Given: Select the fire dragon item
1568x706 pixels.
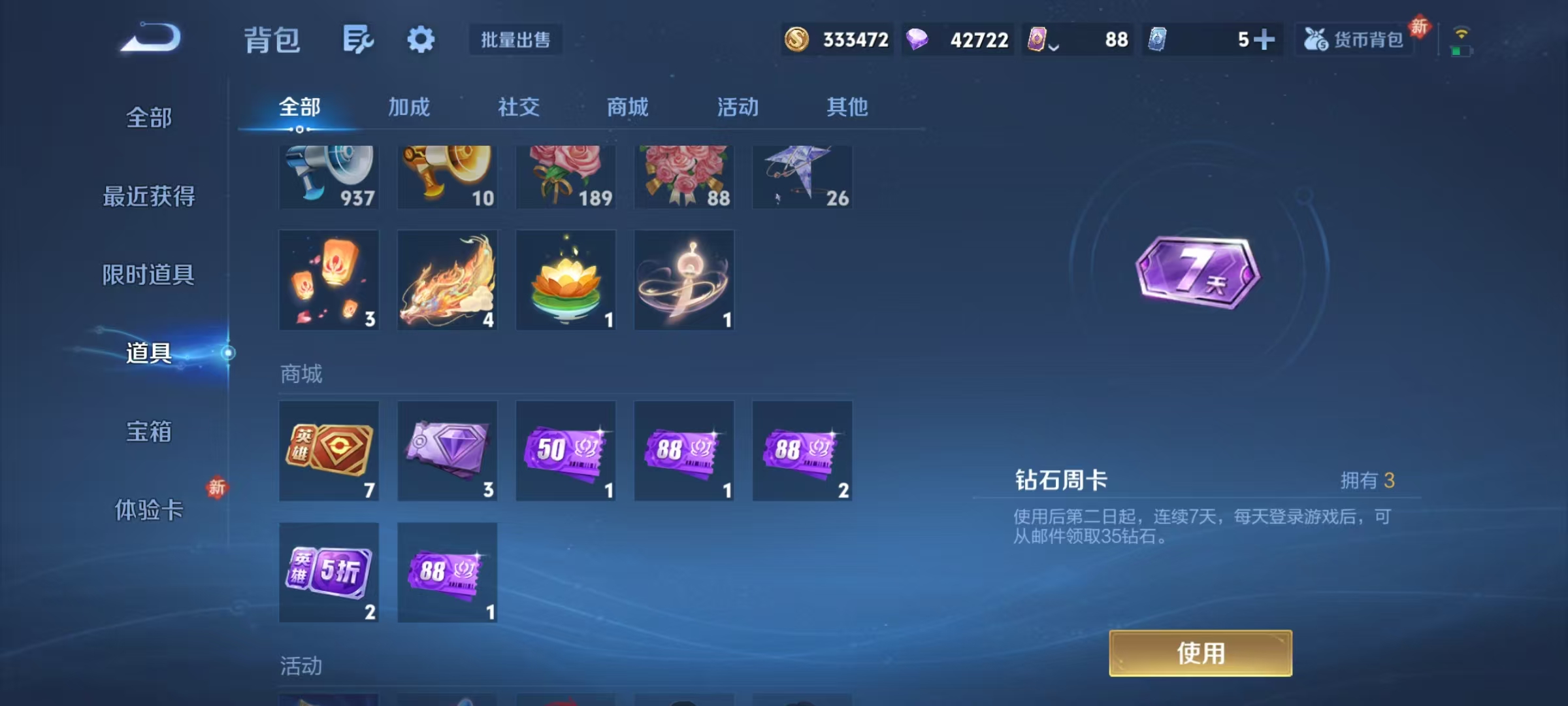Looking at the screenshot, I should click(448, 280).
